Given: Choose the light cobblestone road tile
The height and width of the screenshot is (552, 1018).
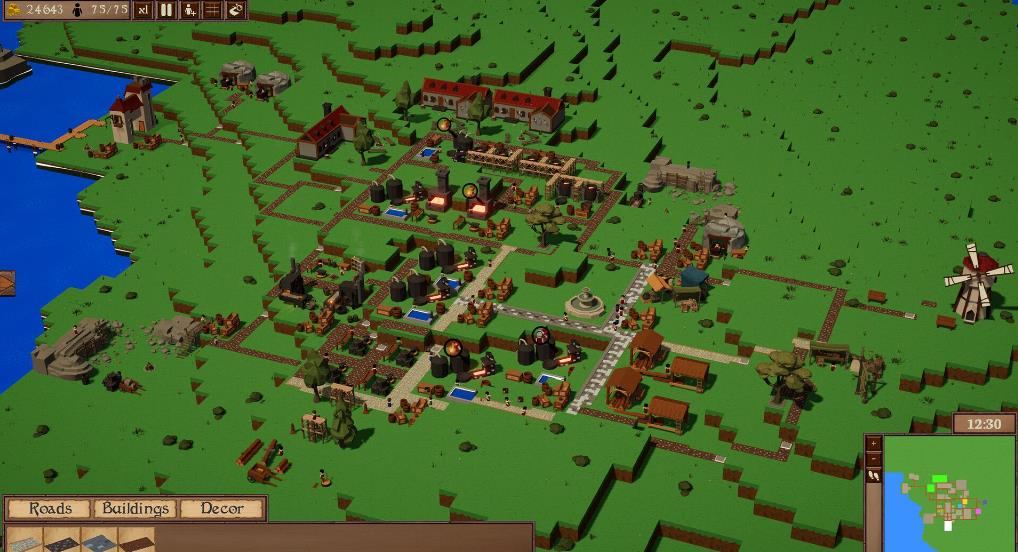Looking at the screenshot, I should pyautogui.click(x=24, y=540).
